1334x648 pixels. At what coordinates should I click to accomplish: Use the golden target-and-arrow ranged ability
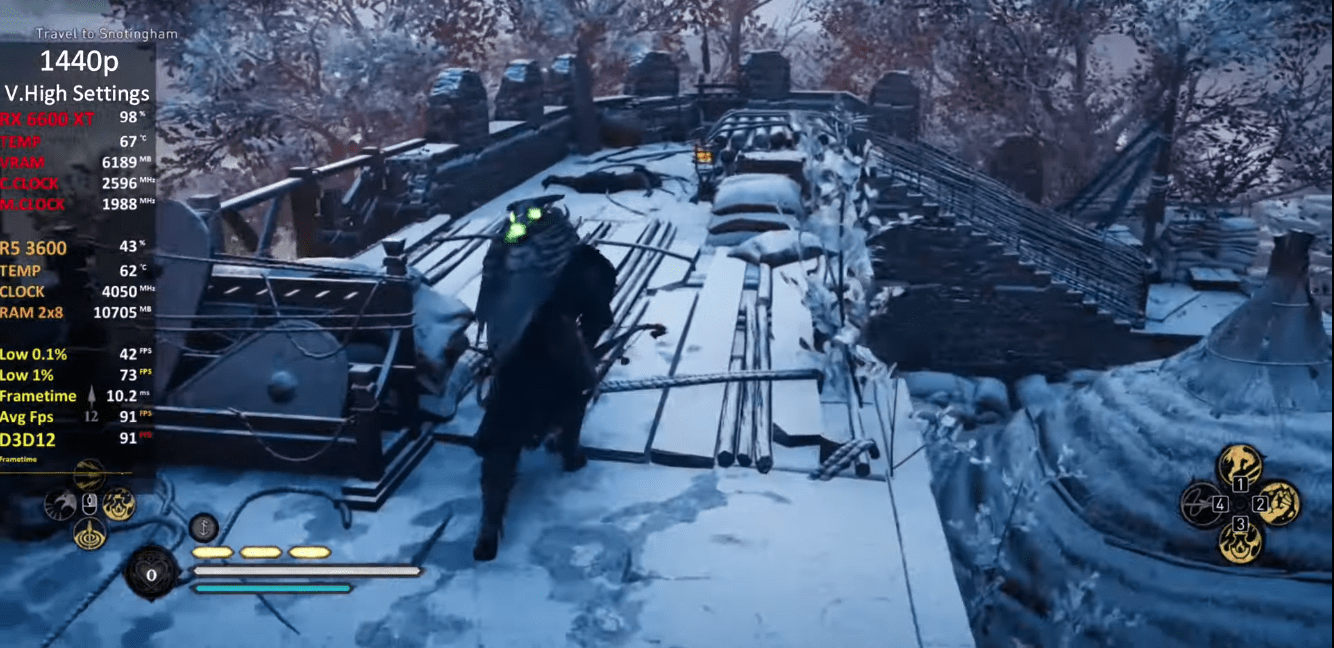pyautogui.click(x=90, y=533)
